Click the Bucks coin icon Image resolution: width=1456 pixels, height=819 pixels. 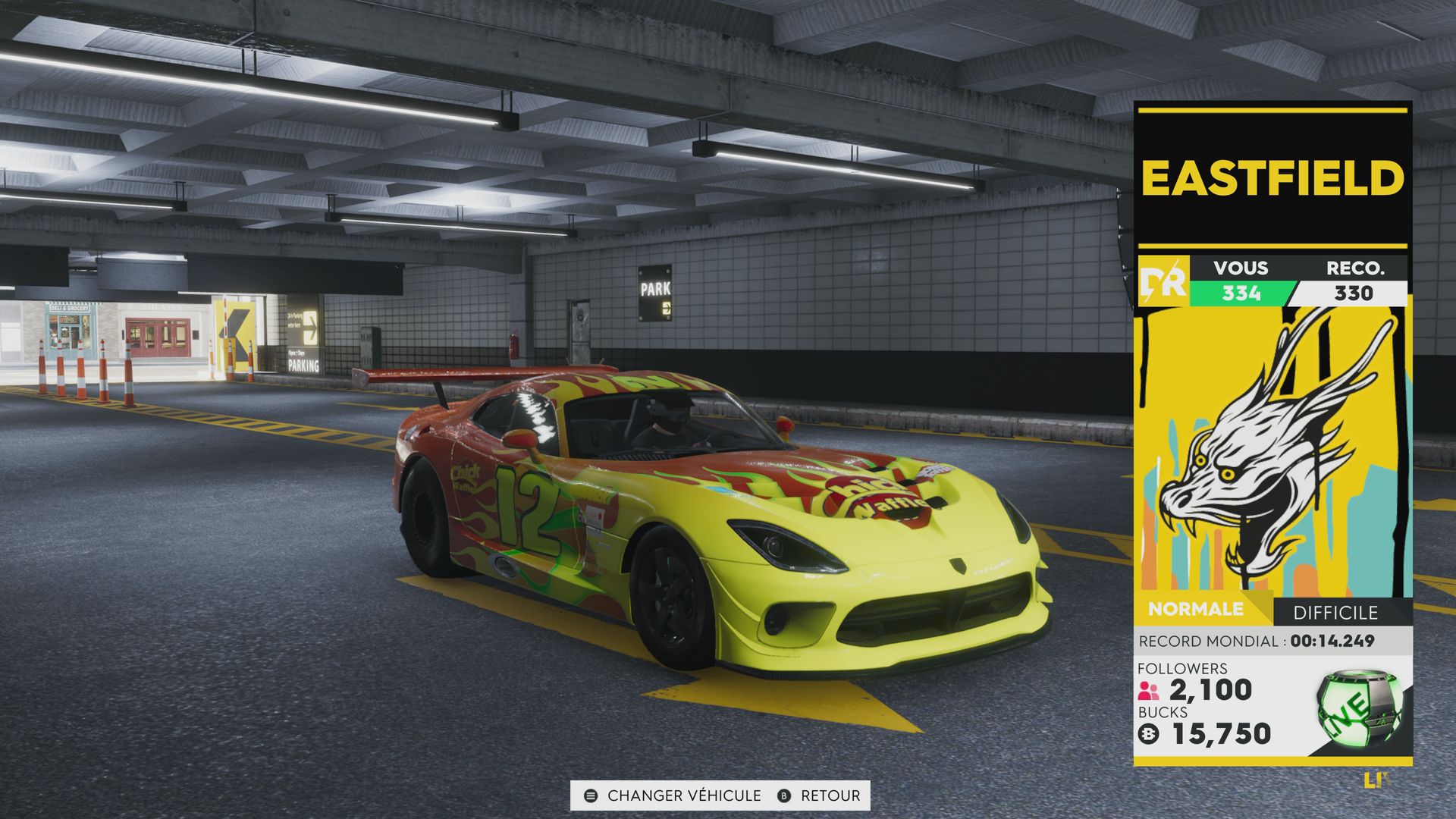coord(1150,733)
